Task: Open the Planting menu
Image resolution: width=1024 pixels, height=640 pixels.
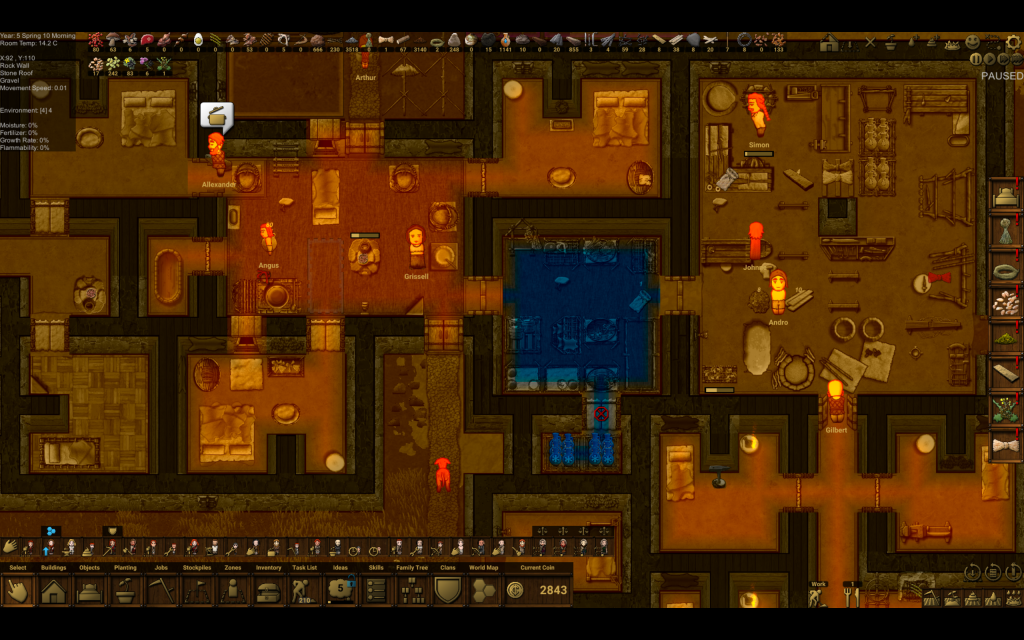Action: 125,590
